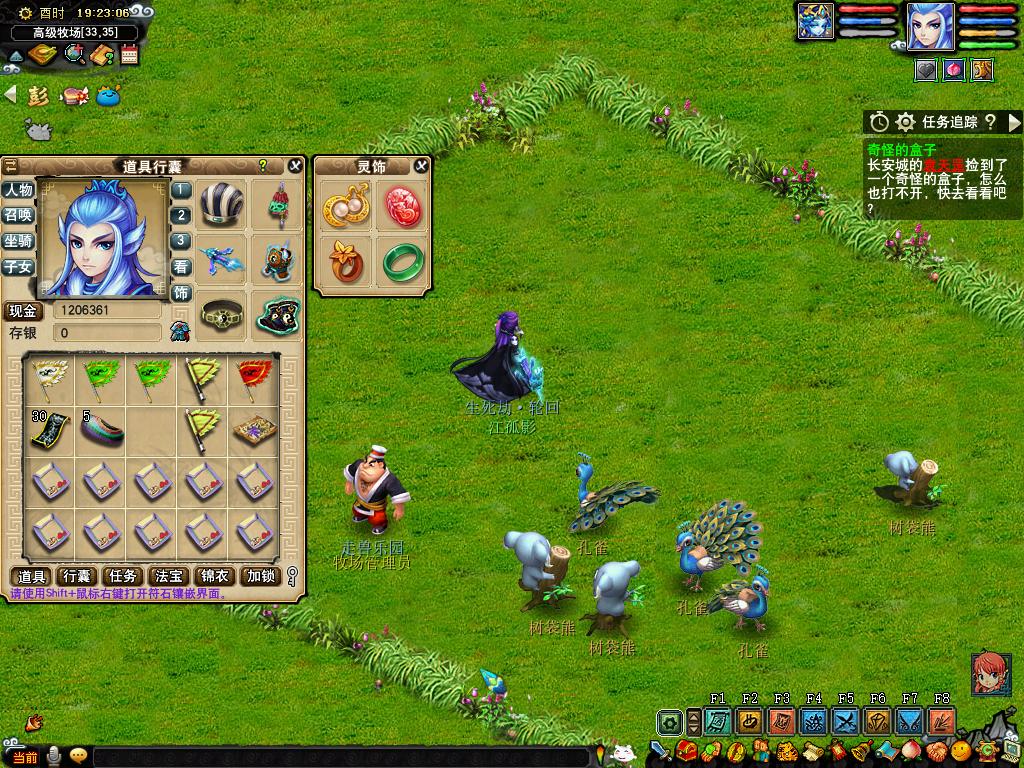Open the 法宝 treasure tab
The image size is (1024, 768).
coord(168,576)
